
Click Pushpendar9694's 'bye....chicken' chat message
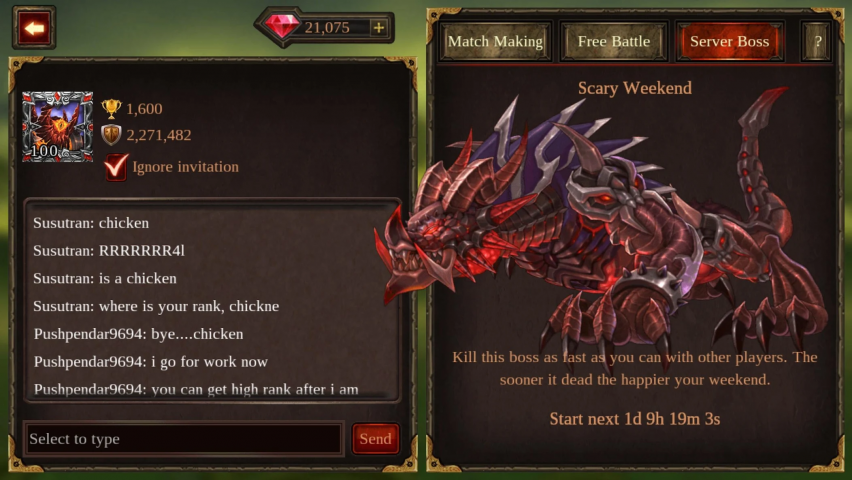click(138, 334)
